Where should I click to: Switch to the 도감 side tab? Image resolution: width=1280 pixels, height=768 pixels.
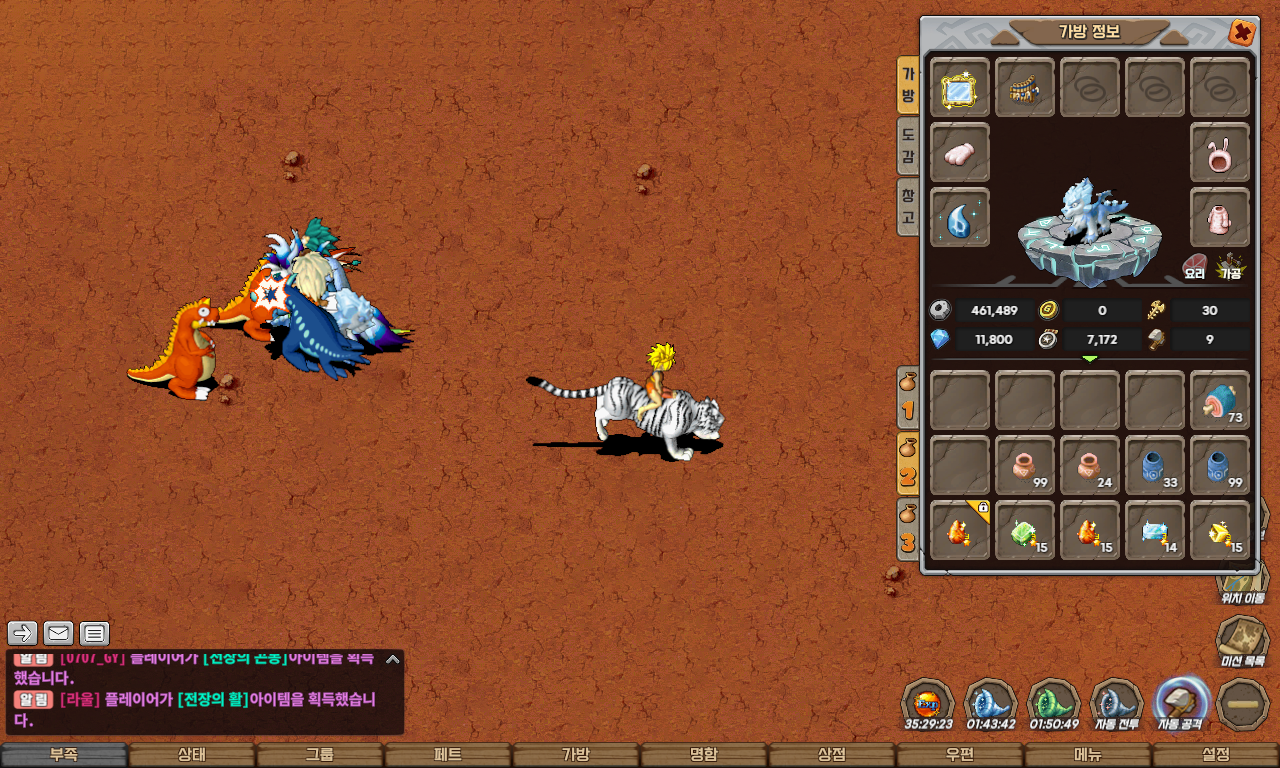click(908, 145)
